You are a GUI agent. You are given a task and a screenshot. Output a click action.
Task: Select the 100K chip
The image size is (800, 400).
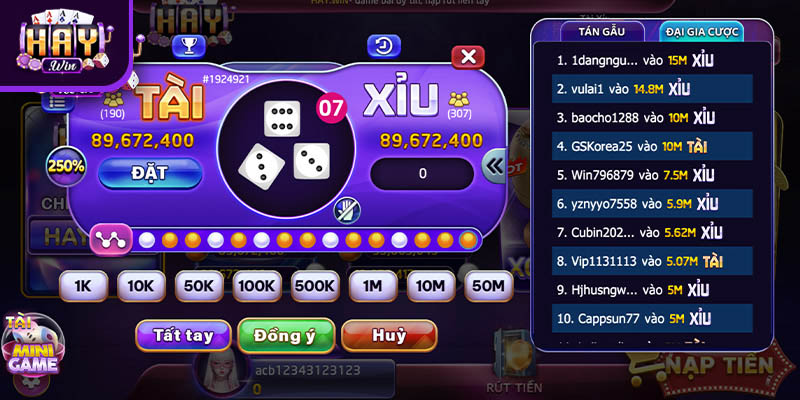click(x=257, y=286)
